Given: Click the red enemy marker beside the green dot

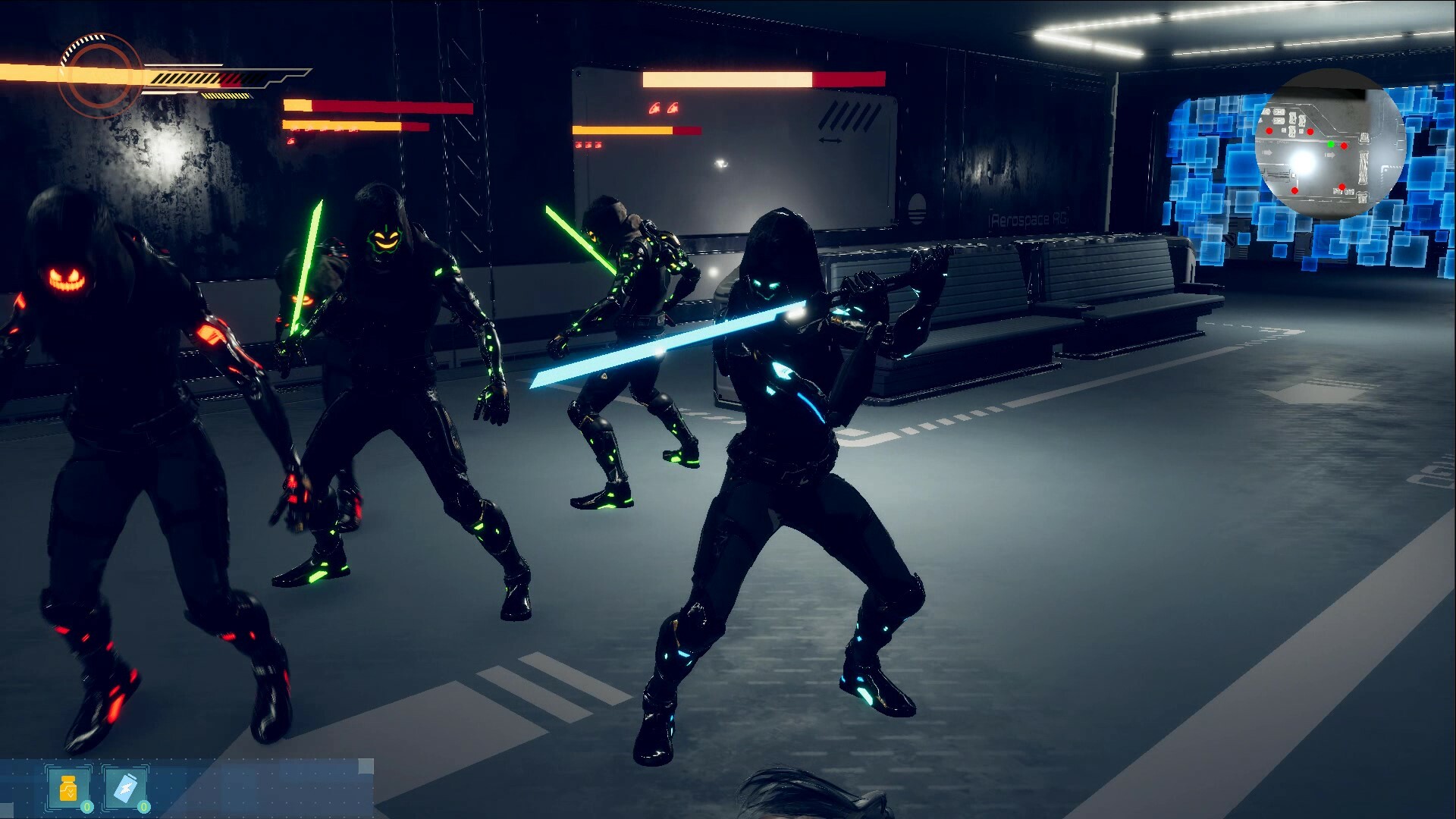Looking at the screenshot, I should 1344,146.
